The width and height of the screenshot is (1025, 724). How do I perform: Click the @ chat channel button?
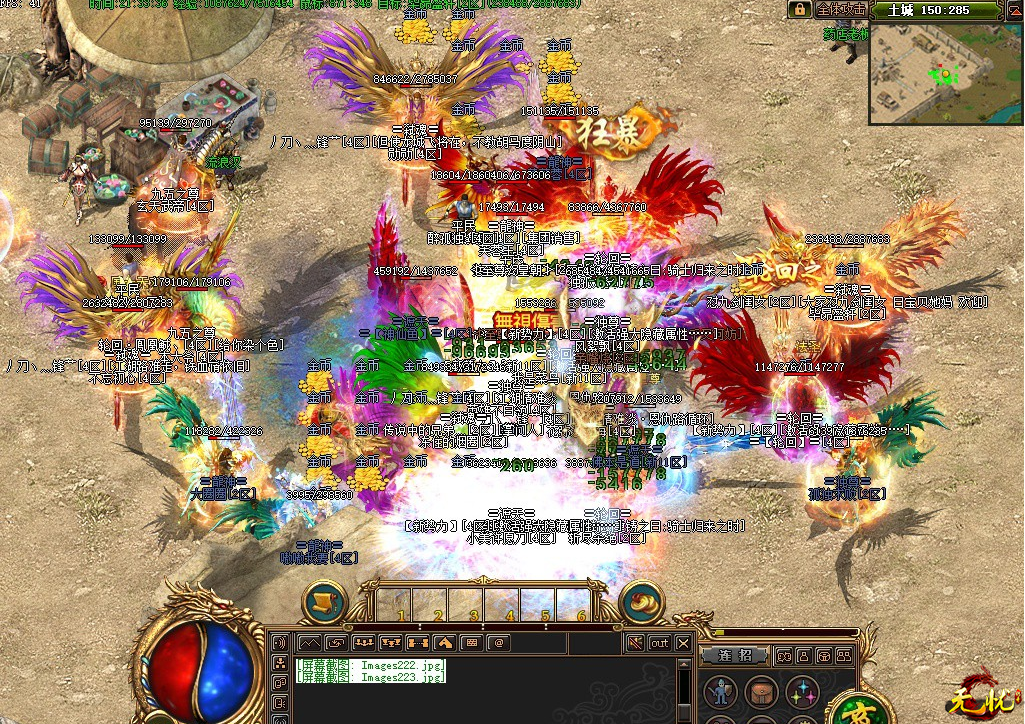point(498,643)
